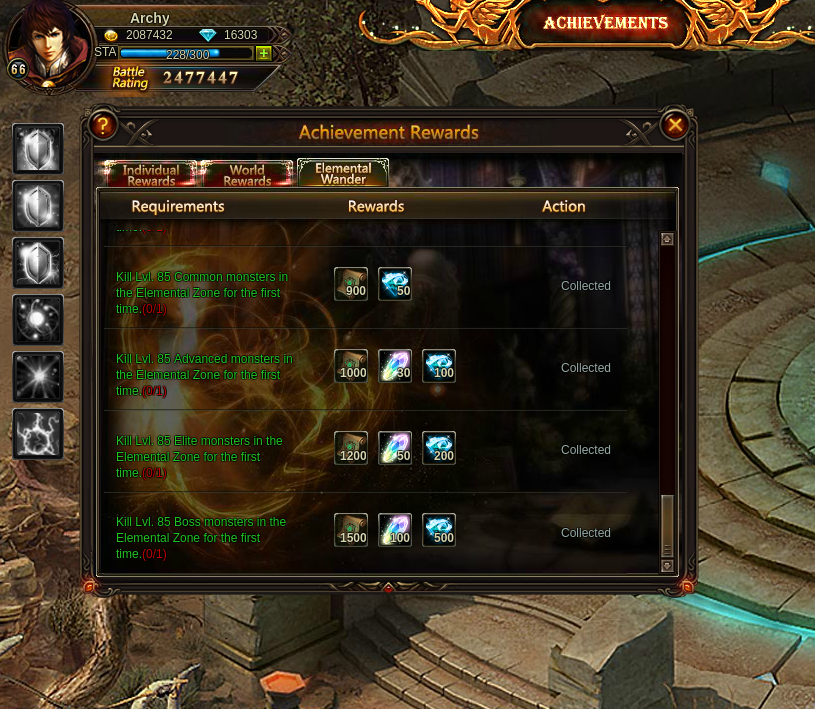Select the Elemental Wander tab

pos(343,173)
